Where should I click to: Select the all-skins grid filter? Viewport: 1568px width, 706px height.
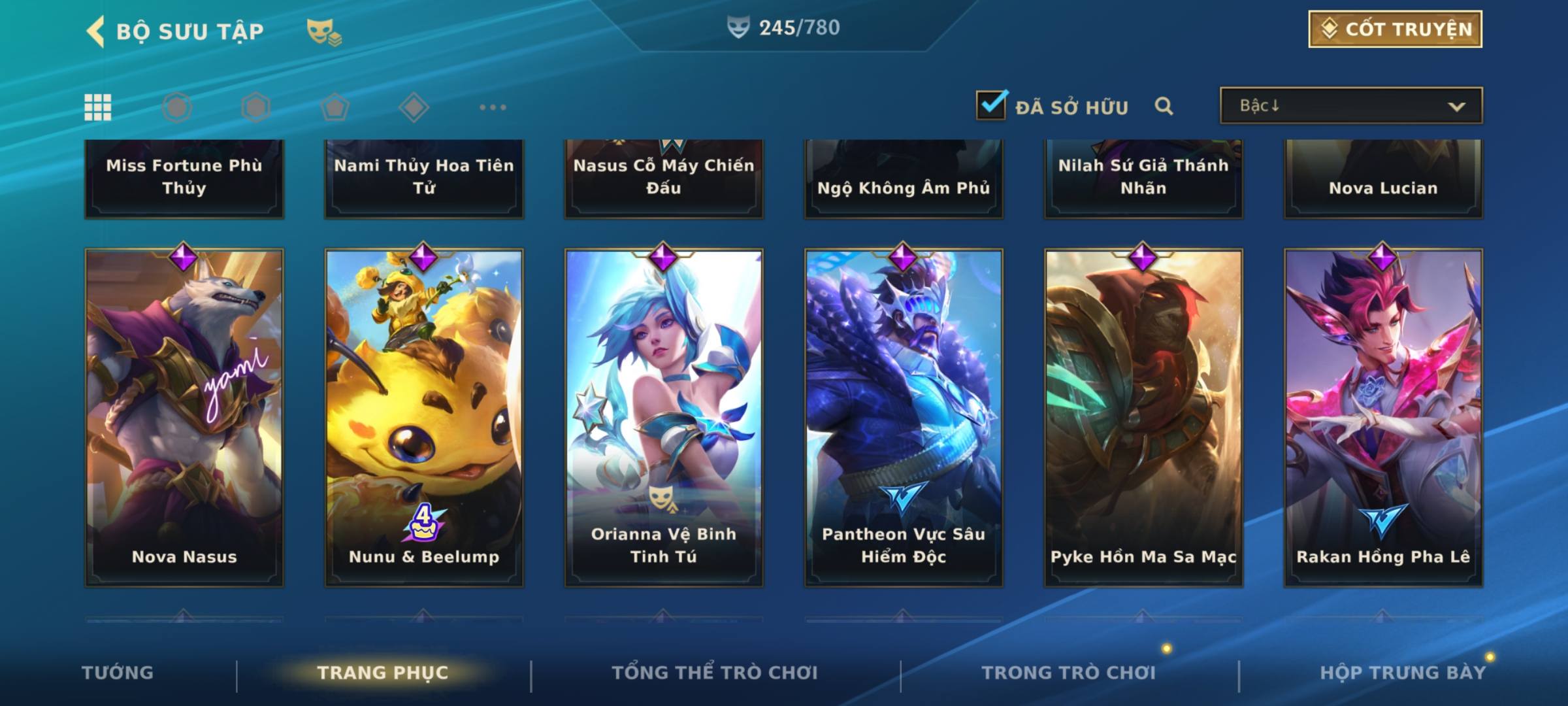[x=98, y=107]
